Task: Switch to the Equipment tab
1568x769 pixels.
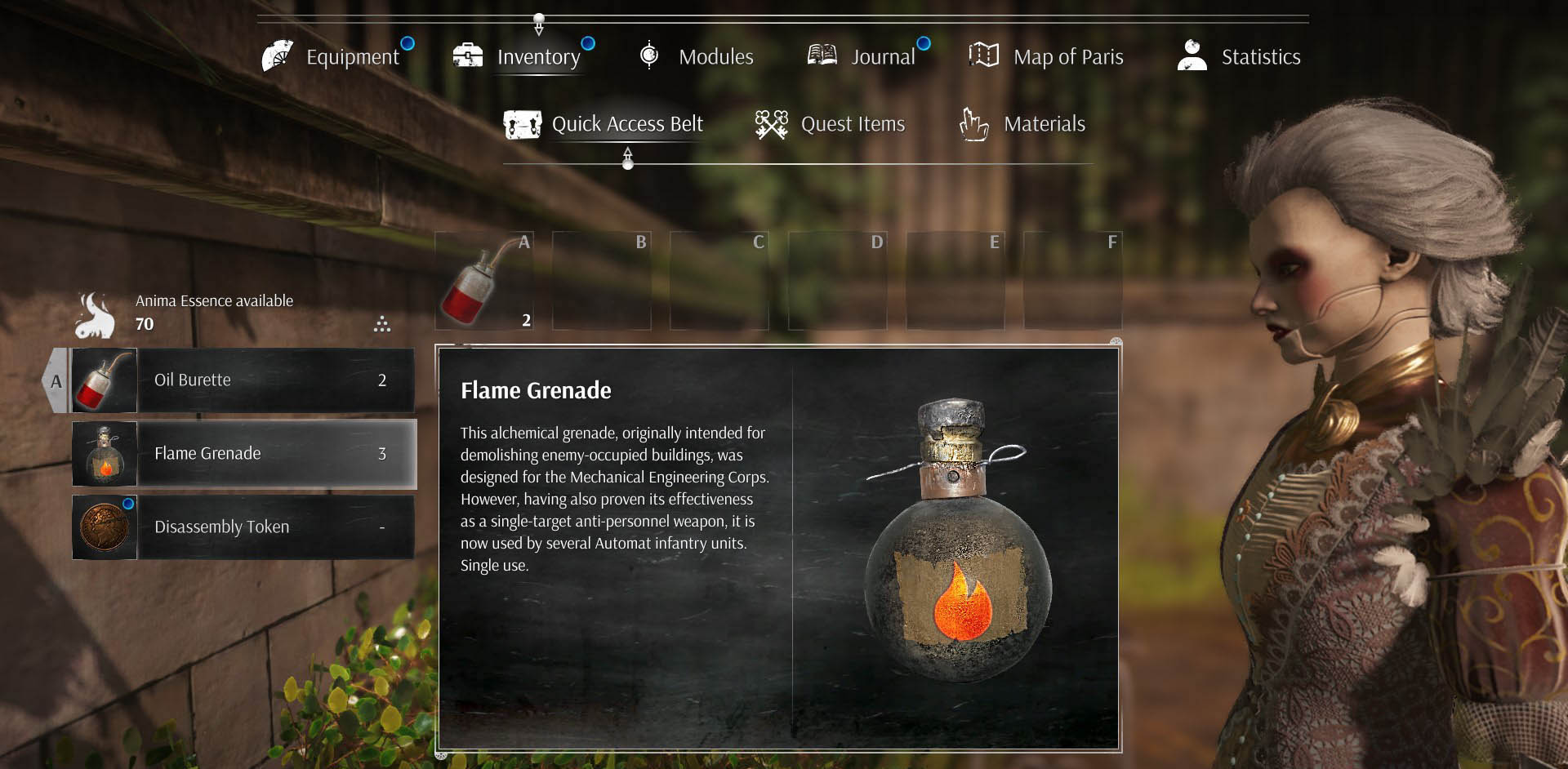Action: point(336,56)
